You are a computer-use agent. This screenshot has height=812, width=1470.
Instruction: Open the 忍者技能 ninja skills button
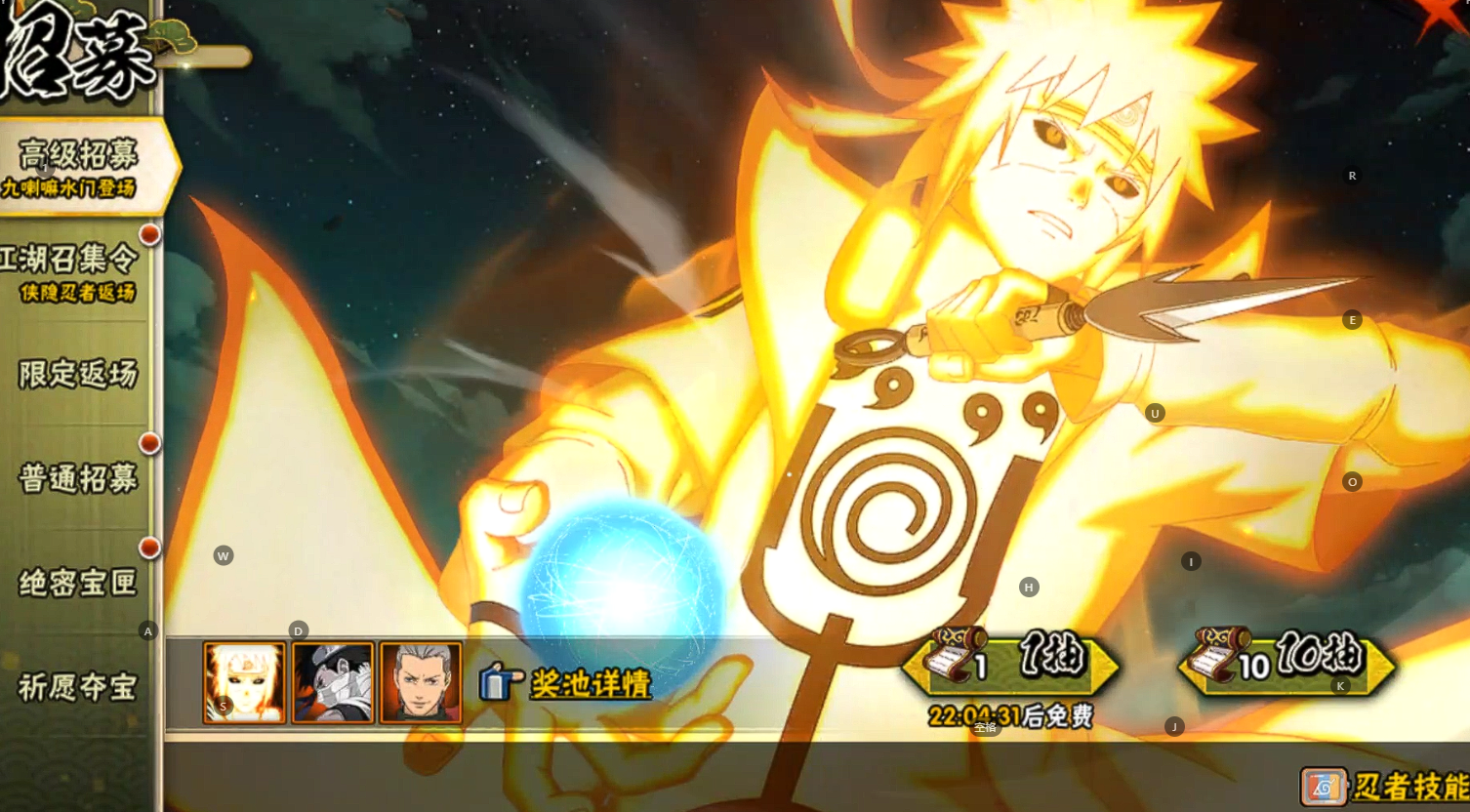click(1386, 786)
